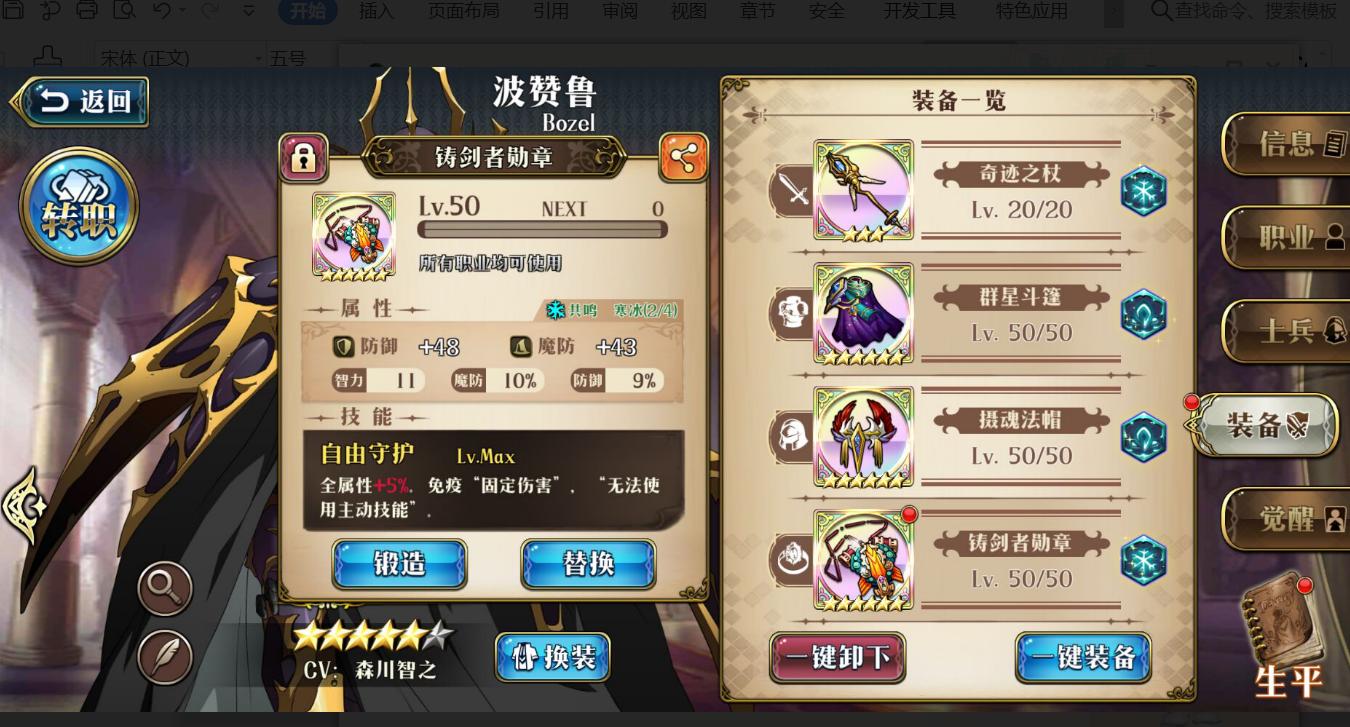Click the blue snowflake rune next to 奇迹之杖
This screenshot has width=1350, height=727.
(x=1143, y=190)
